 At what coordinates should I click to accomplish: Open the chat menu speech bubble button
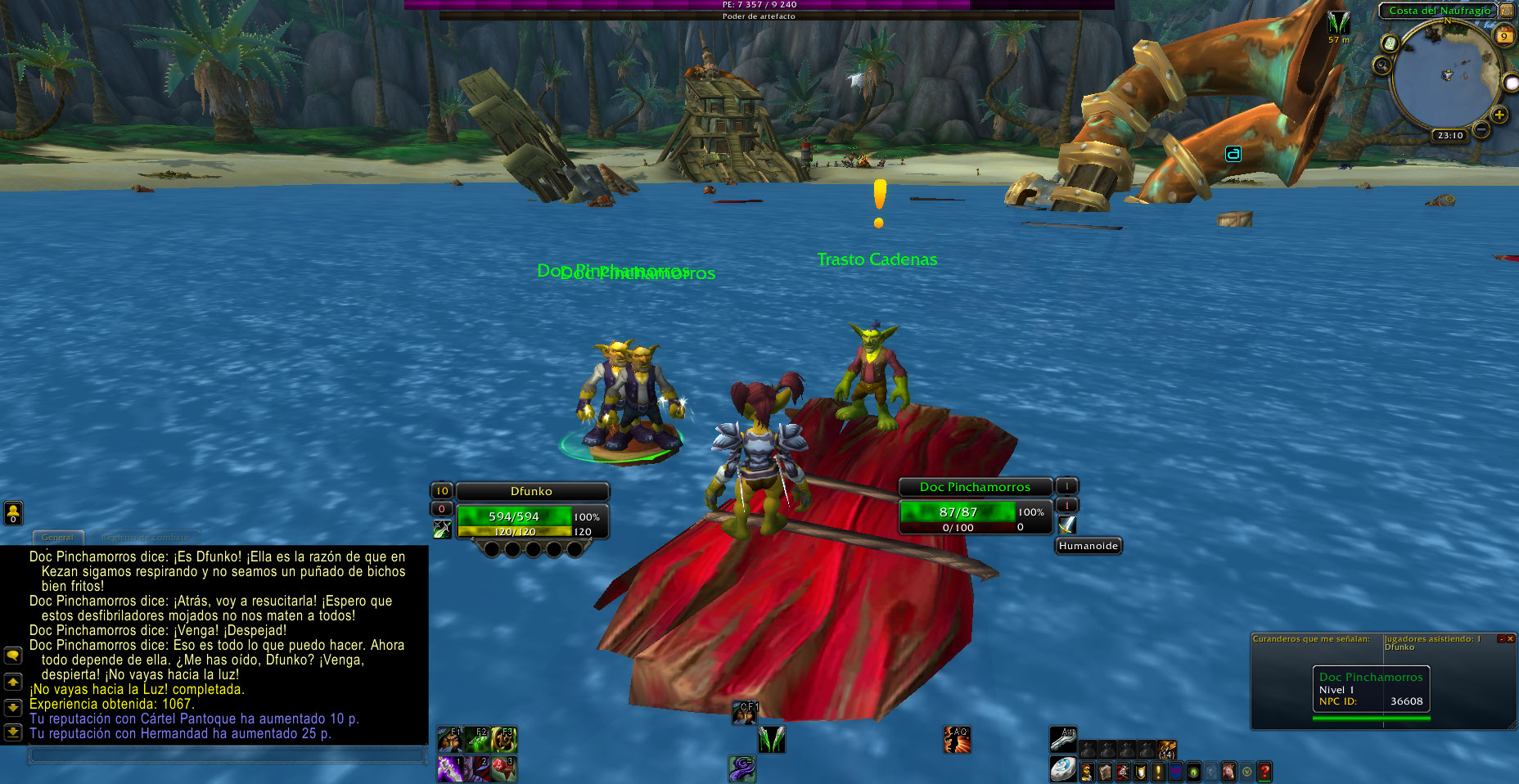click(x=13, y=656)
